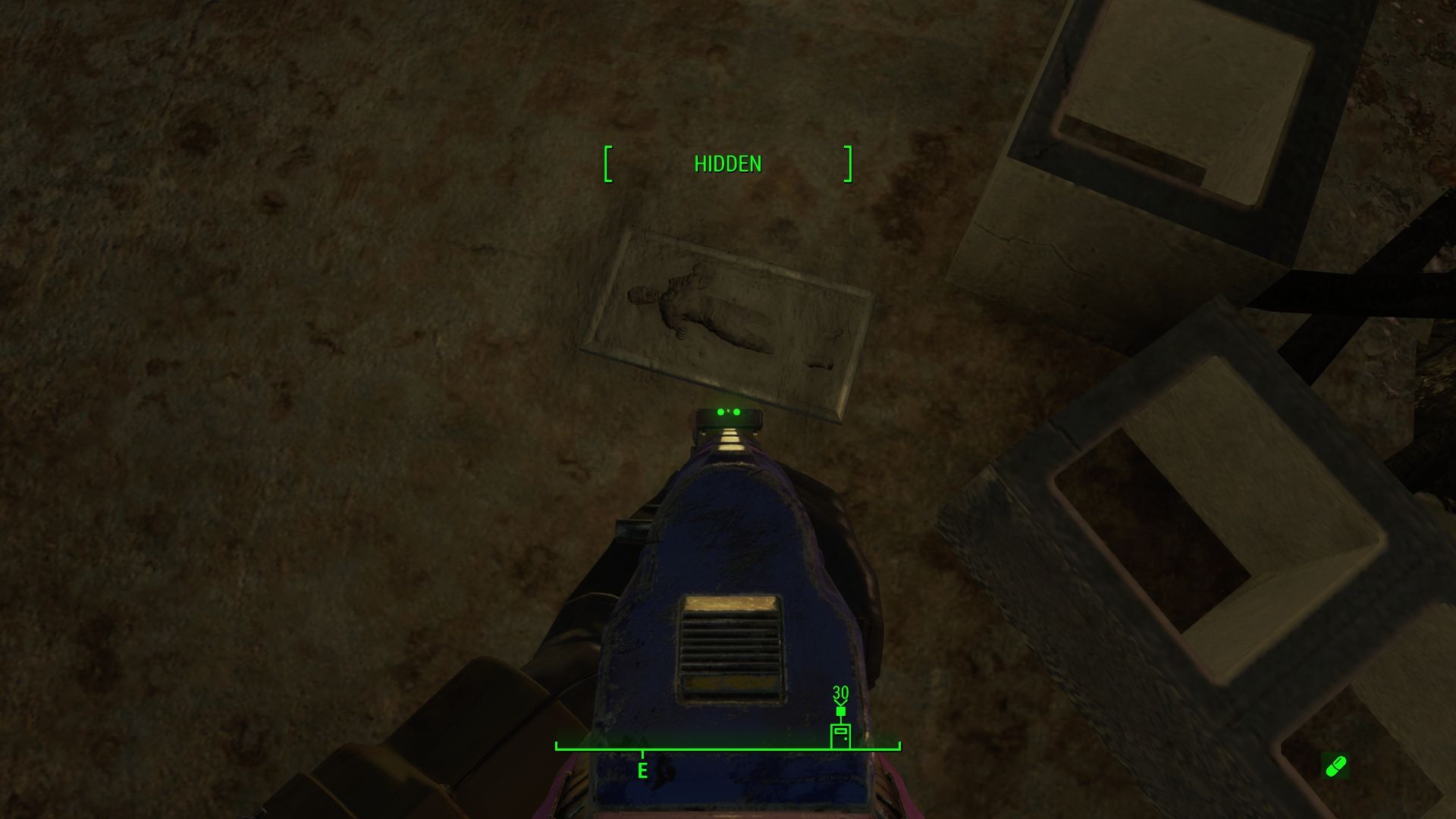Click the right green dot on the rear sight
Image resolution: width=1456 pixels, height=819 pixels.
pyautogui.click(x=736, y=412)
